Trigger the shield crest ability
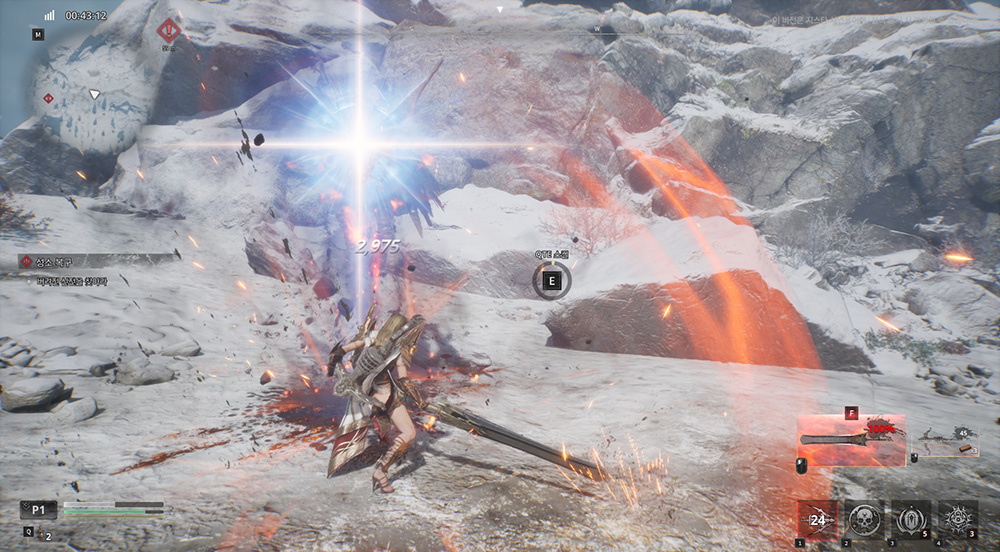Viewport: 1000px width, 552px height. pos(910,520)
